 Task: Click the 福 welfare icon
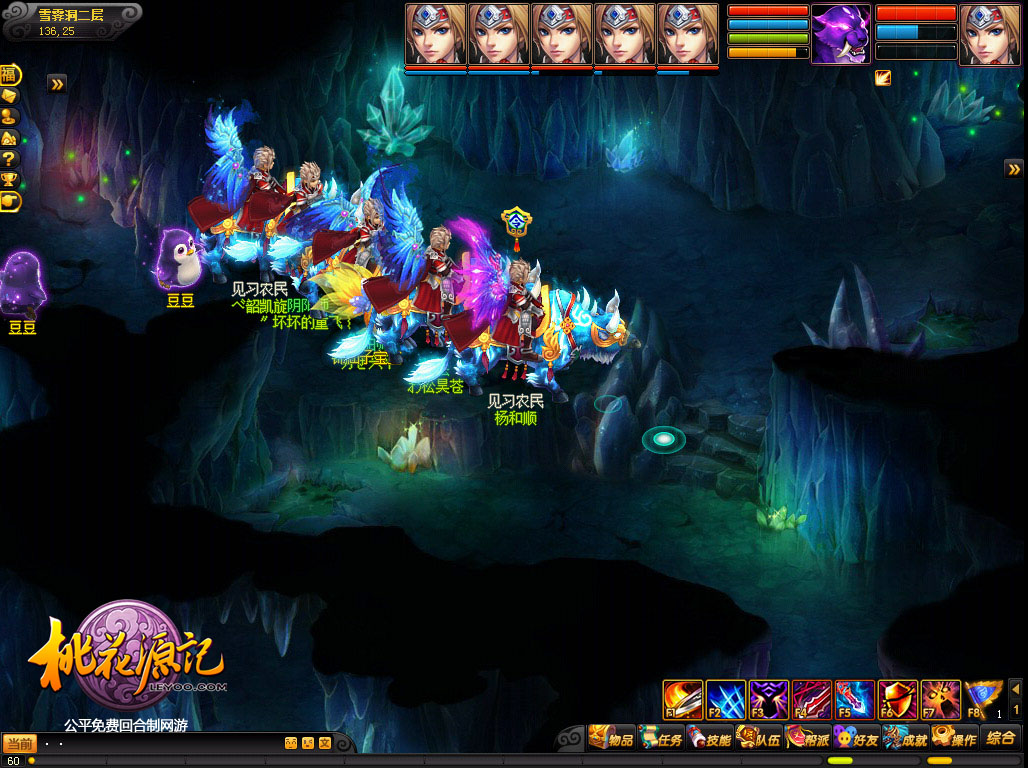tap(10, 75)
